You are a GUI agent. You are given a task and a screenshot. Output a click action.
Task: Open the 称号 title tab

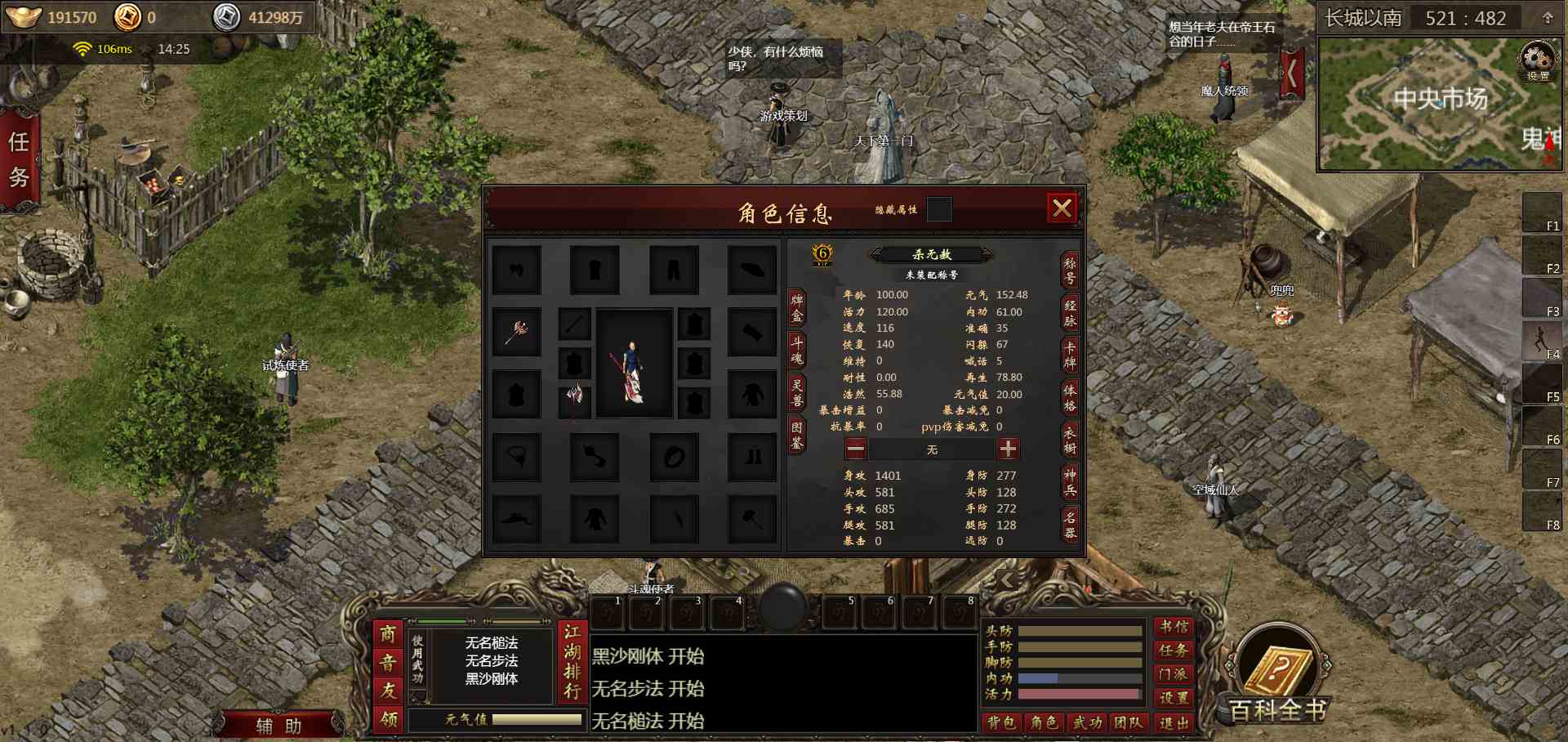1070,271
